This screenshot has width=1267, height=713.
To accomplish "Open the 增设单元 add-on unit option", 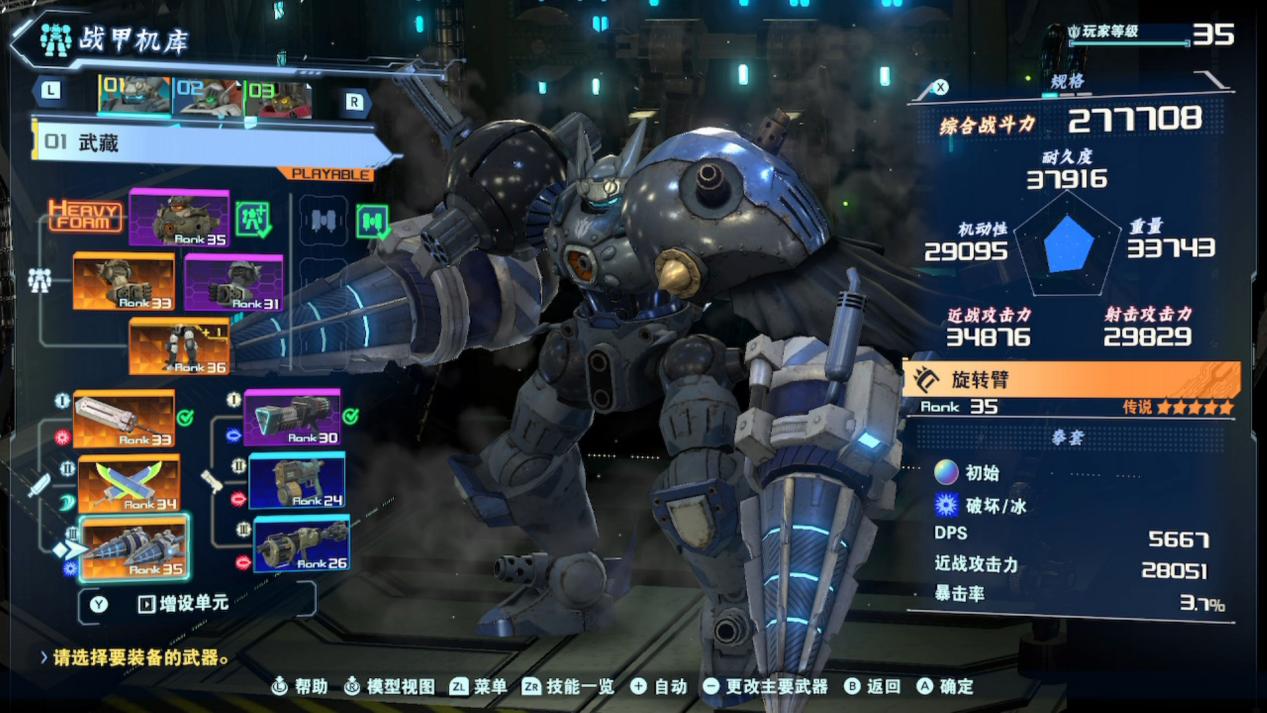I will [x=183, y=603].
